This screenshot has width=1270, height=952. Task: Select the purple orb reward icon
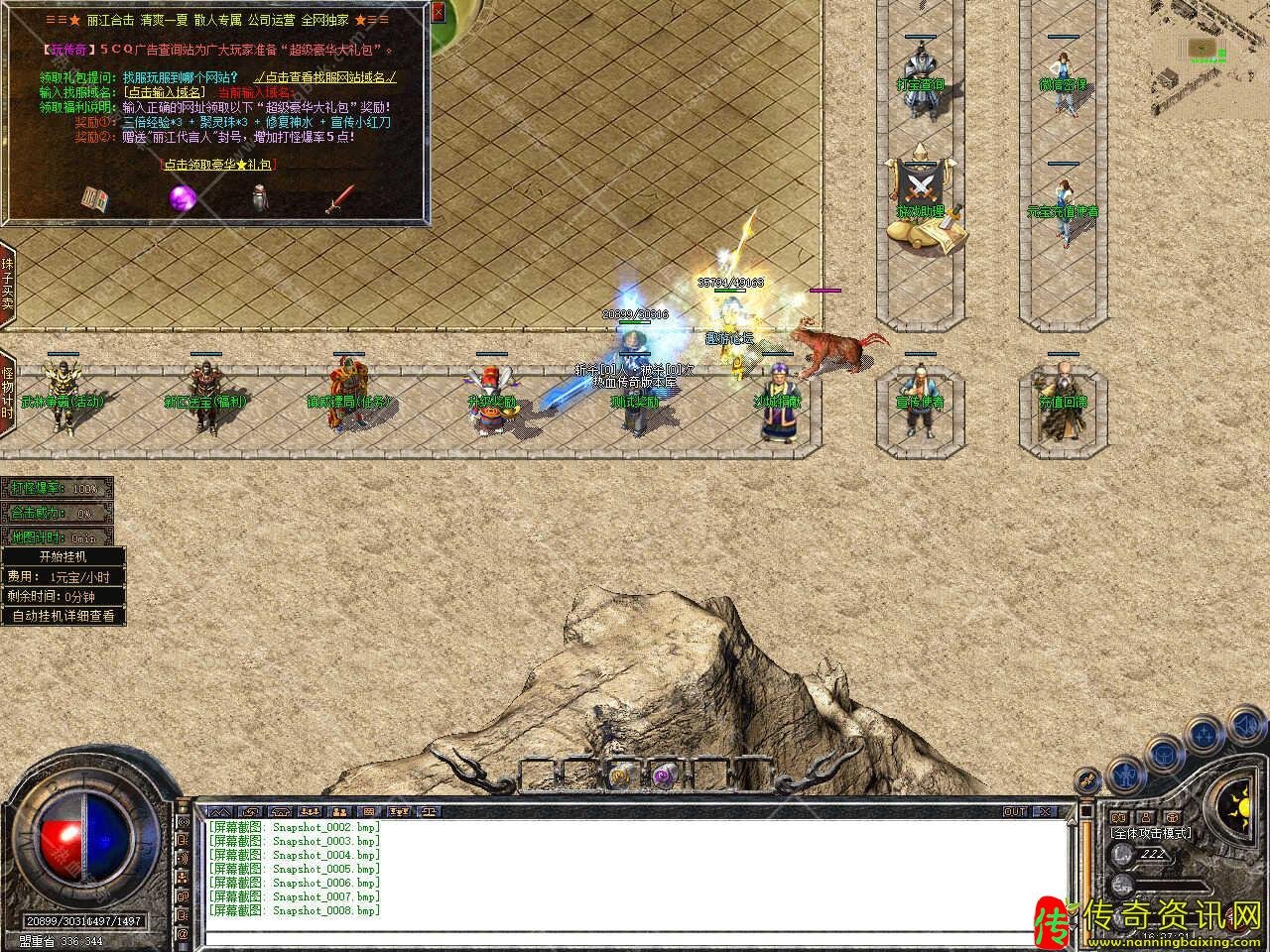[182, 197]
